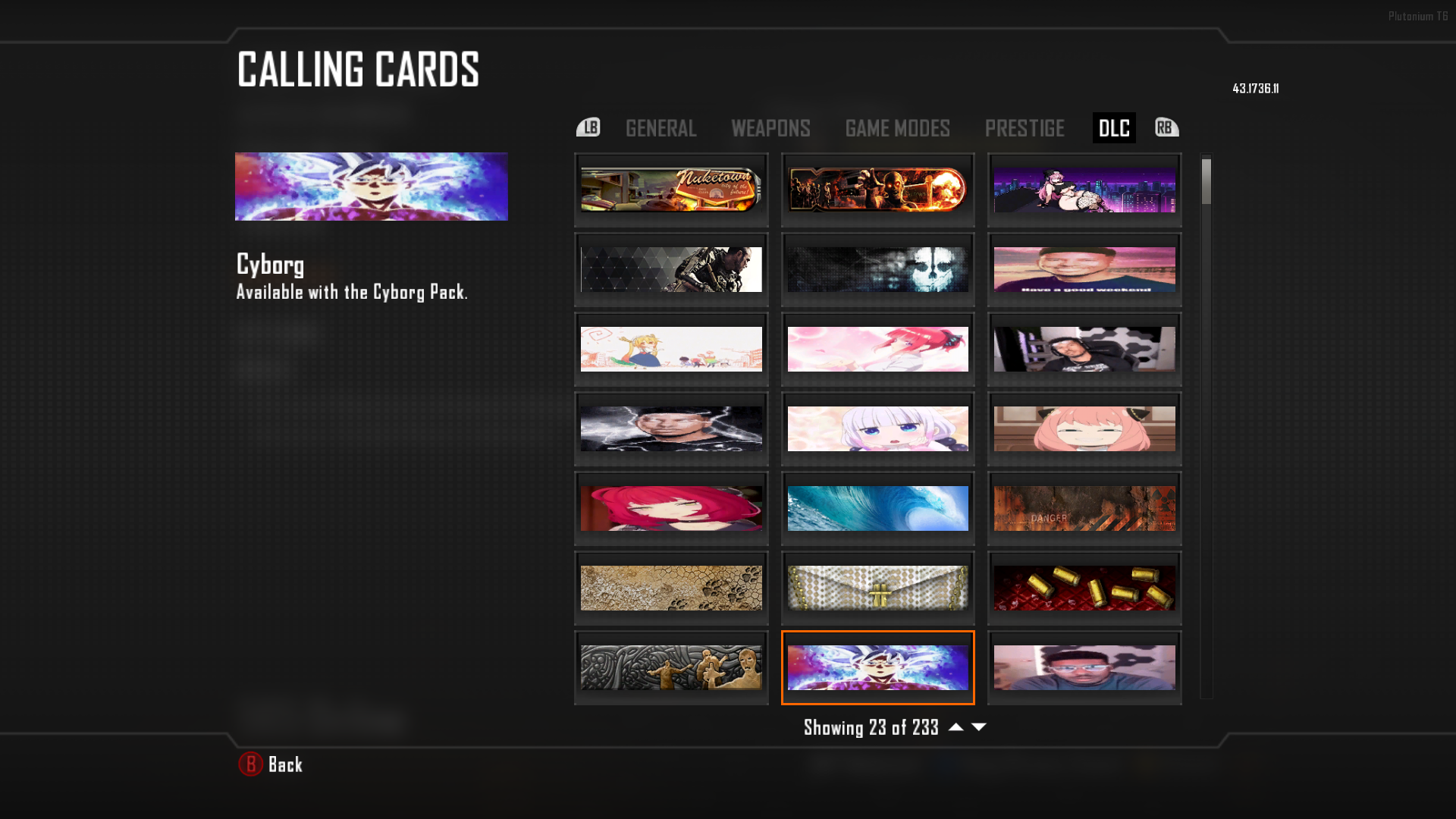Screen dimensions: 1456x819
Task: Go back with the Back button
Action: coord(271,764)
